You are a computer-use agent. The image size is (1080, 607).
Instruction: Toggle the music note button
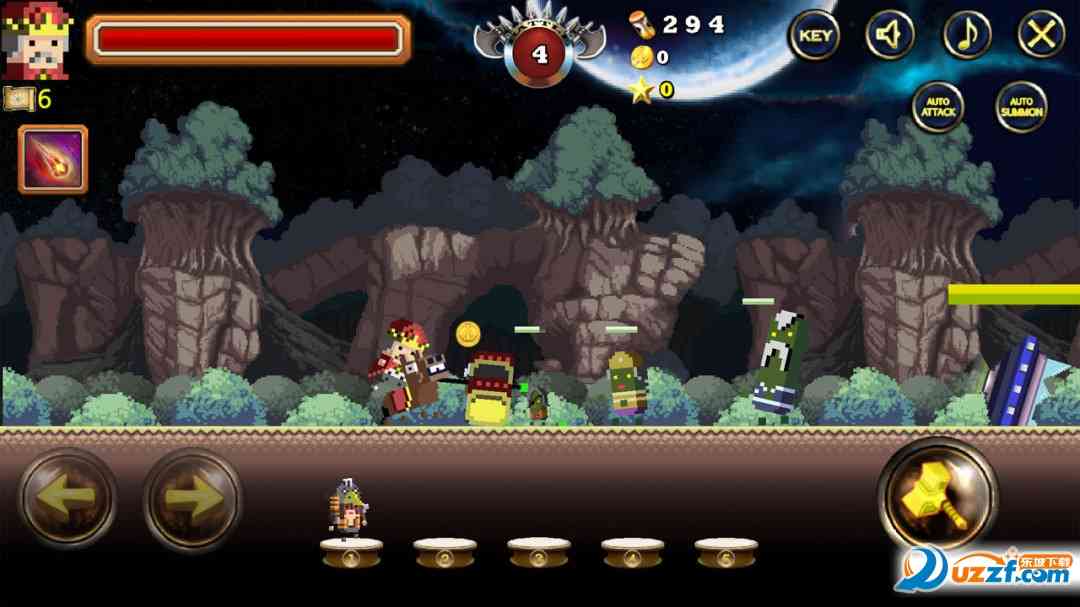966,36
